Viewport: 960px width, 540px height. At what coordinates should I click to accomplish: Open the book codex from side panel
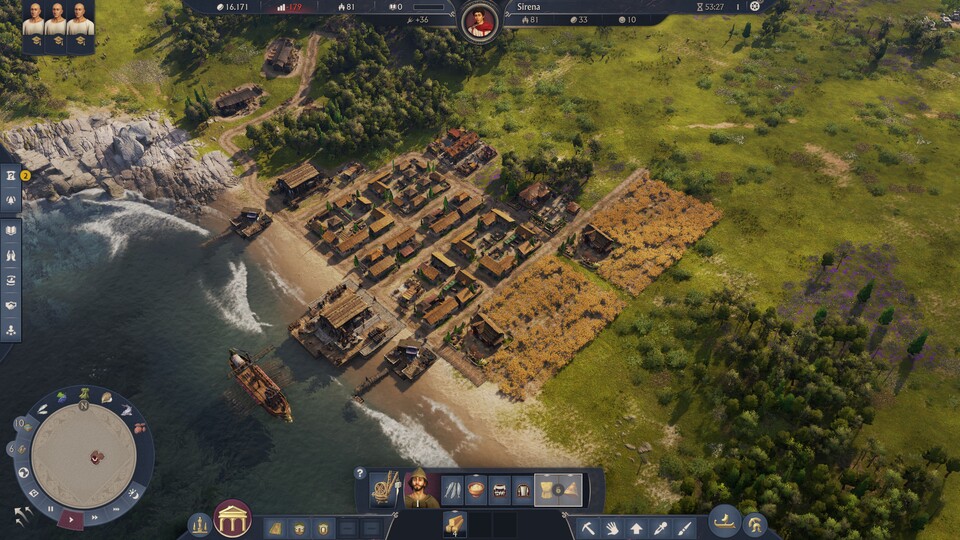point(12,231)
